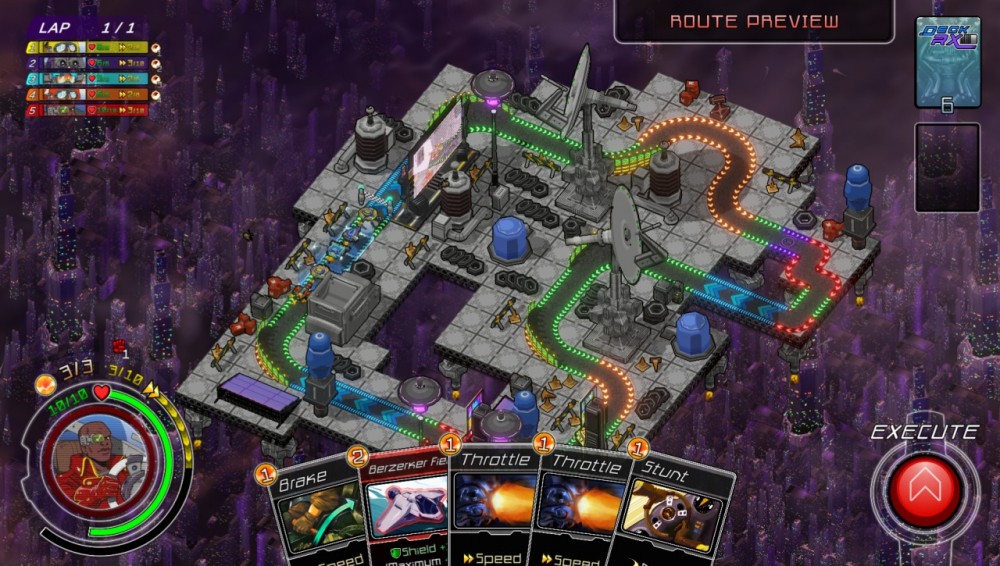
Task: Select the fifth-place red racer row
Action: 88,110
